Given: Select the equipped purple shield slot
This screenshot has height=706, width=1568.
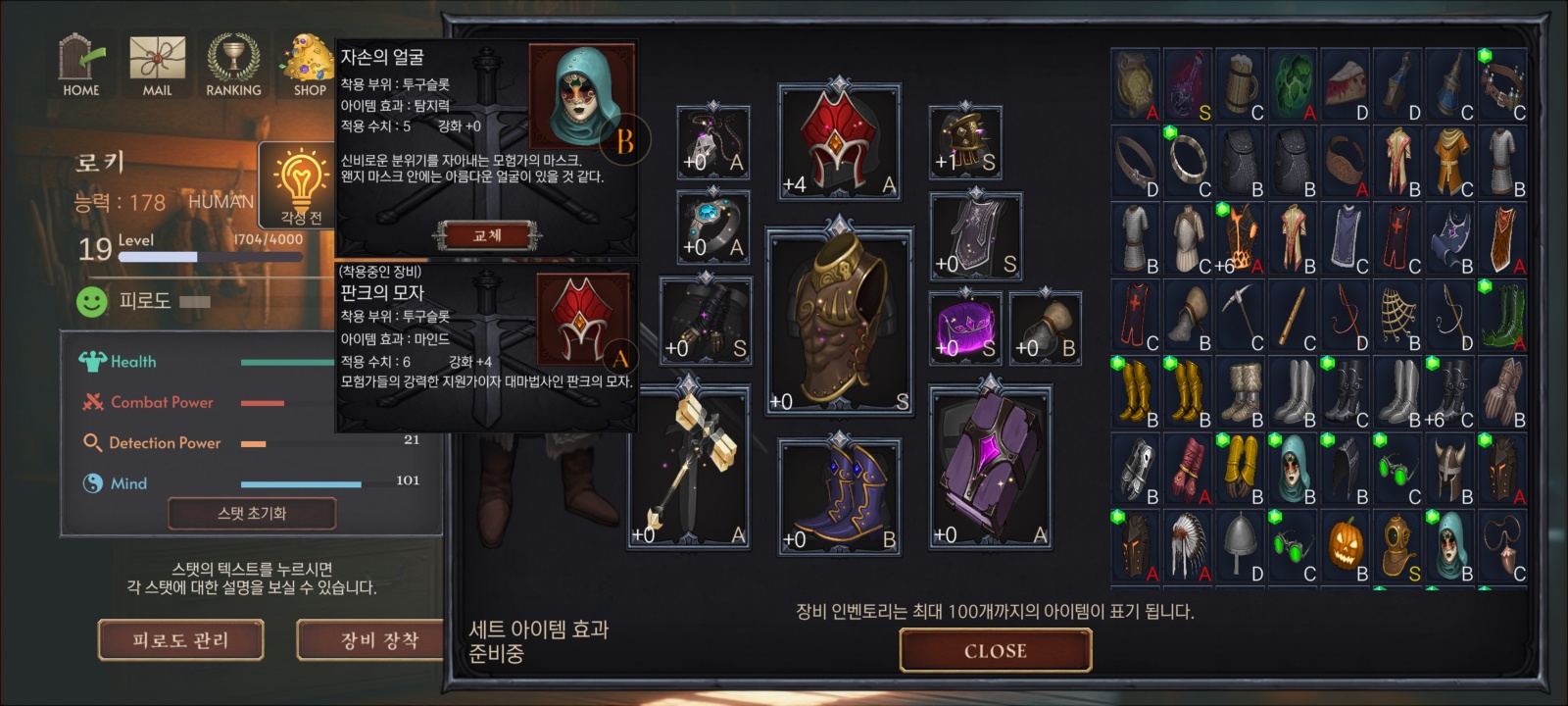Looking at the screenshot, I should point(990,468).
